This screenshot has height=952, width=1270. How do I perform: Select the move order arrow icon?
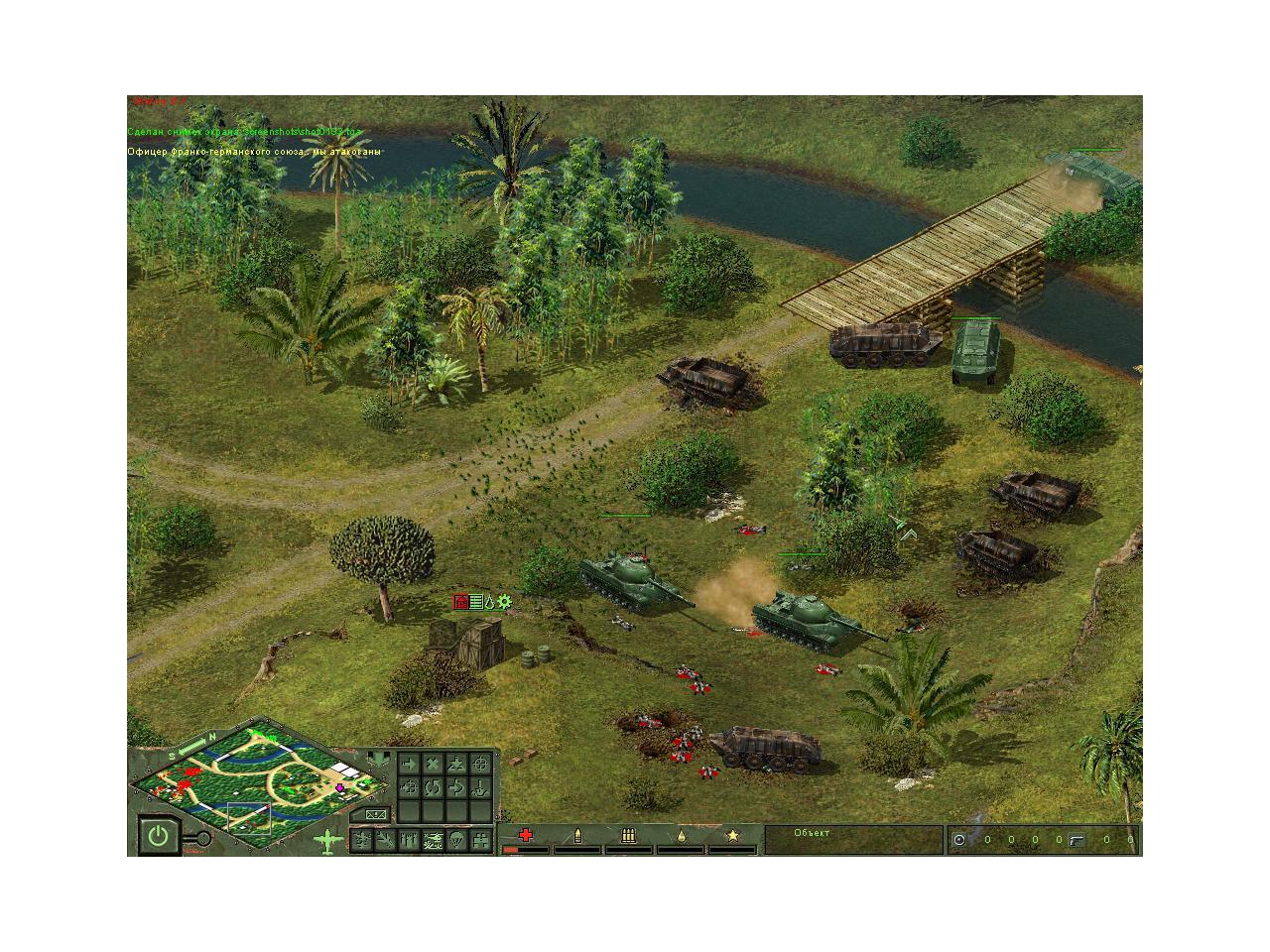pos(410,763)
